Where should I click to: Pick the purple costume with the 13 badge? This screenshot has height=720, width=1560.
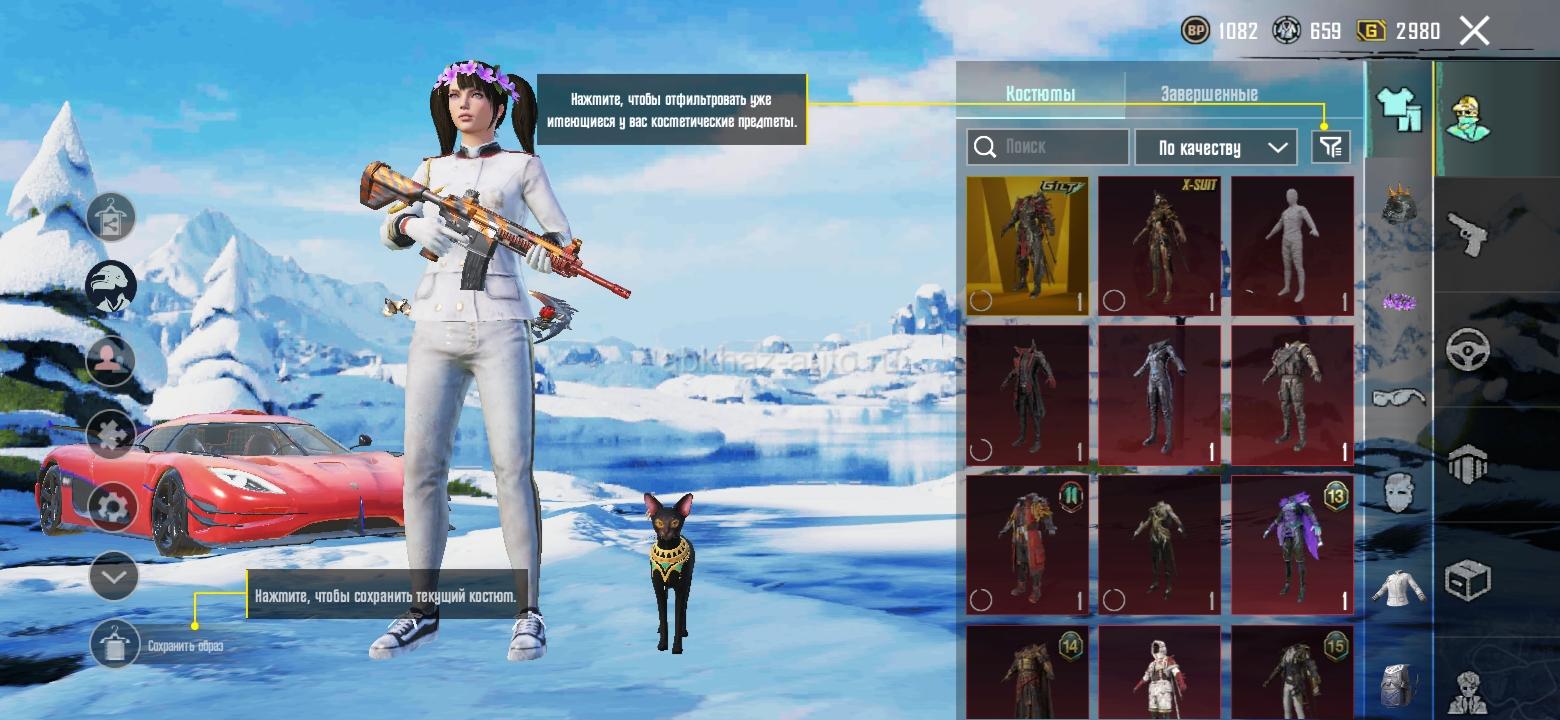coord(1292,545)
